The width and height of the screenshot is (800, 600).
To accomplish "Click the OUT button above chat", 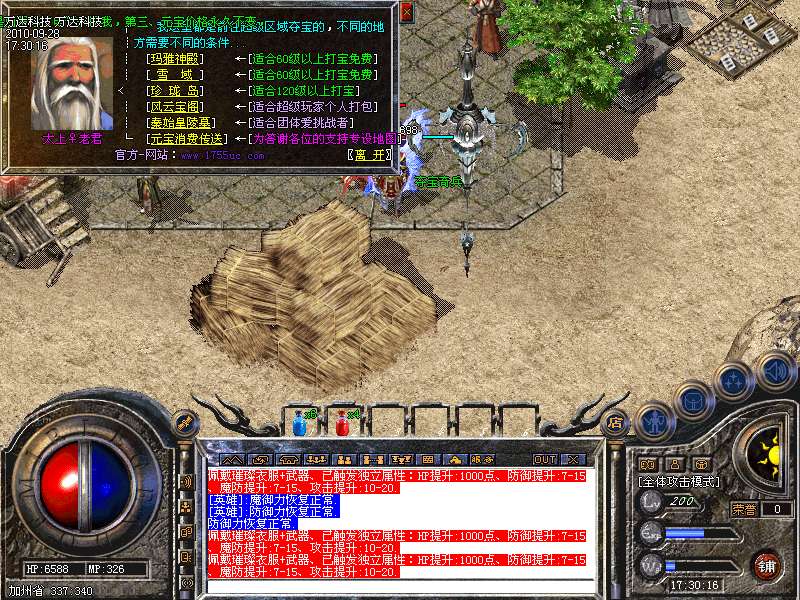I will 544,459.
